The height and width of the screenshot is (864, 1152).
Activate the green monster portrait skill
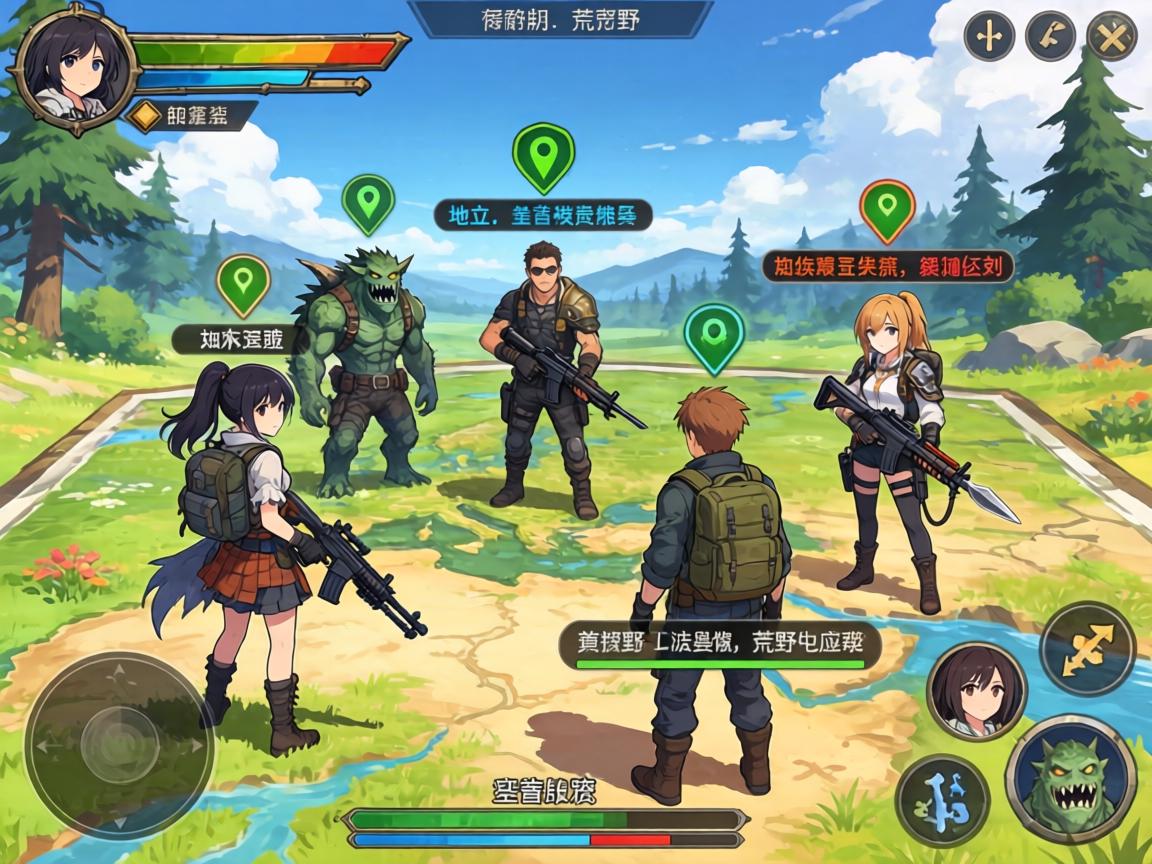tap(1070, 777)
